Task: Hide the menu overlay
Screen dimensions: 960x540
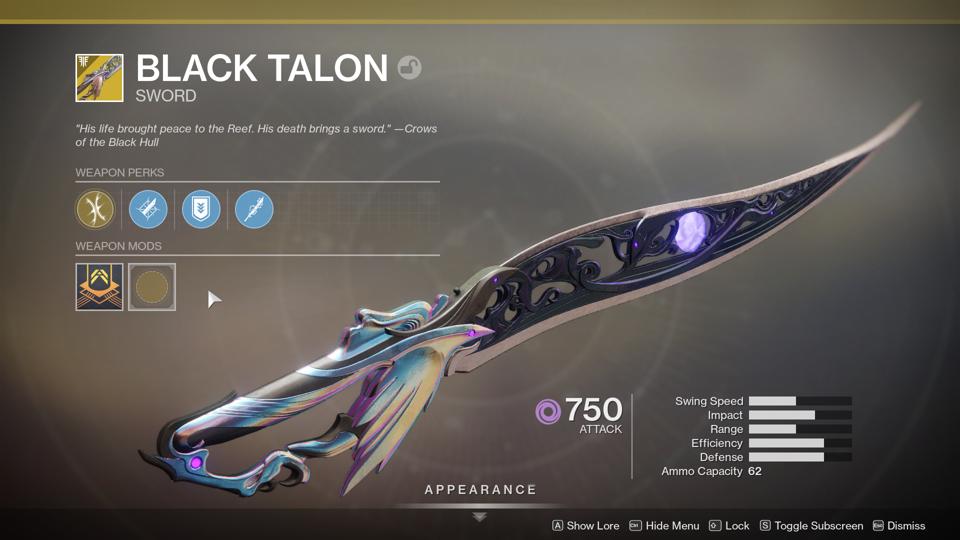Action: (x=664, y=526)
